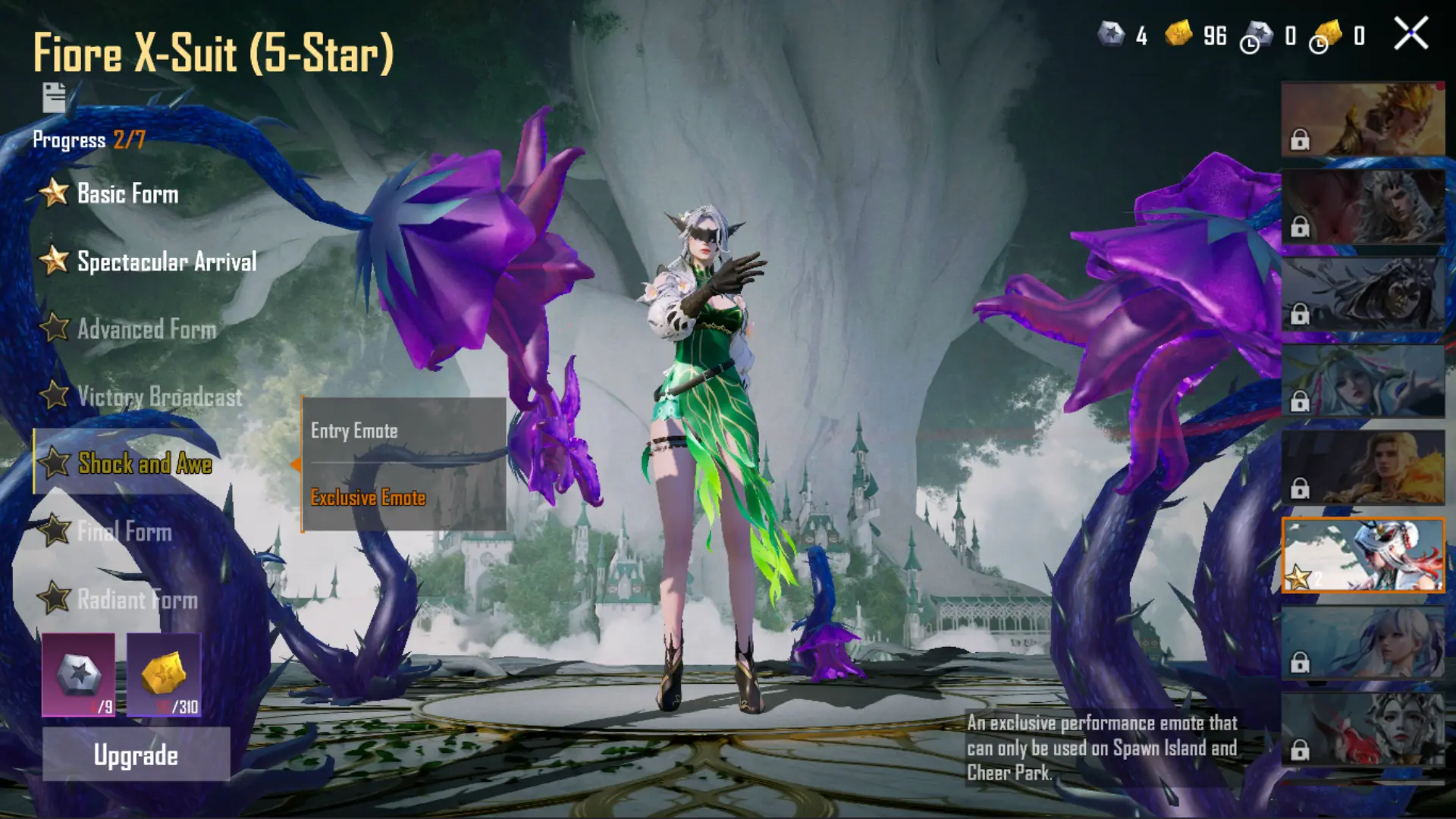View the Final Form stage
1456x819 pixels.
[x=124, y=532]
